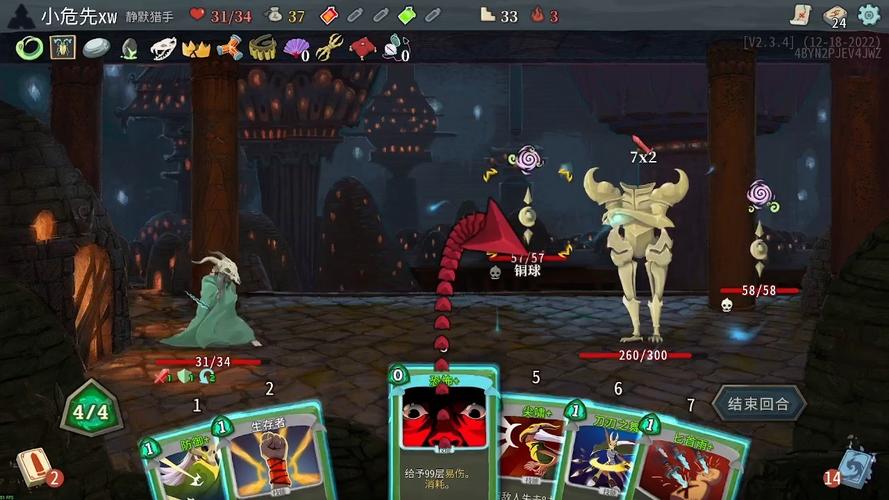The image size is (889, 500).
Task: Click the End Turn (结束回合) button
Action: tap(759, 404)
